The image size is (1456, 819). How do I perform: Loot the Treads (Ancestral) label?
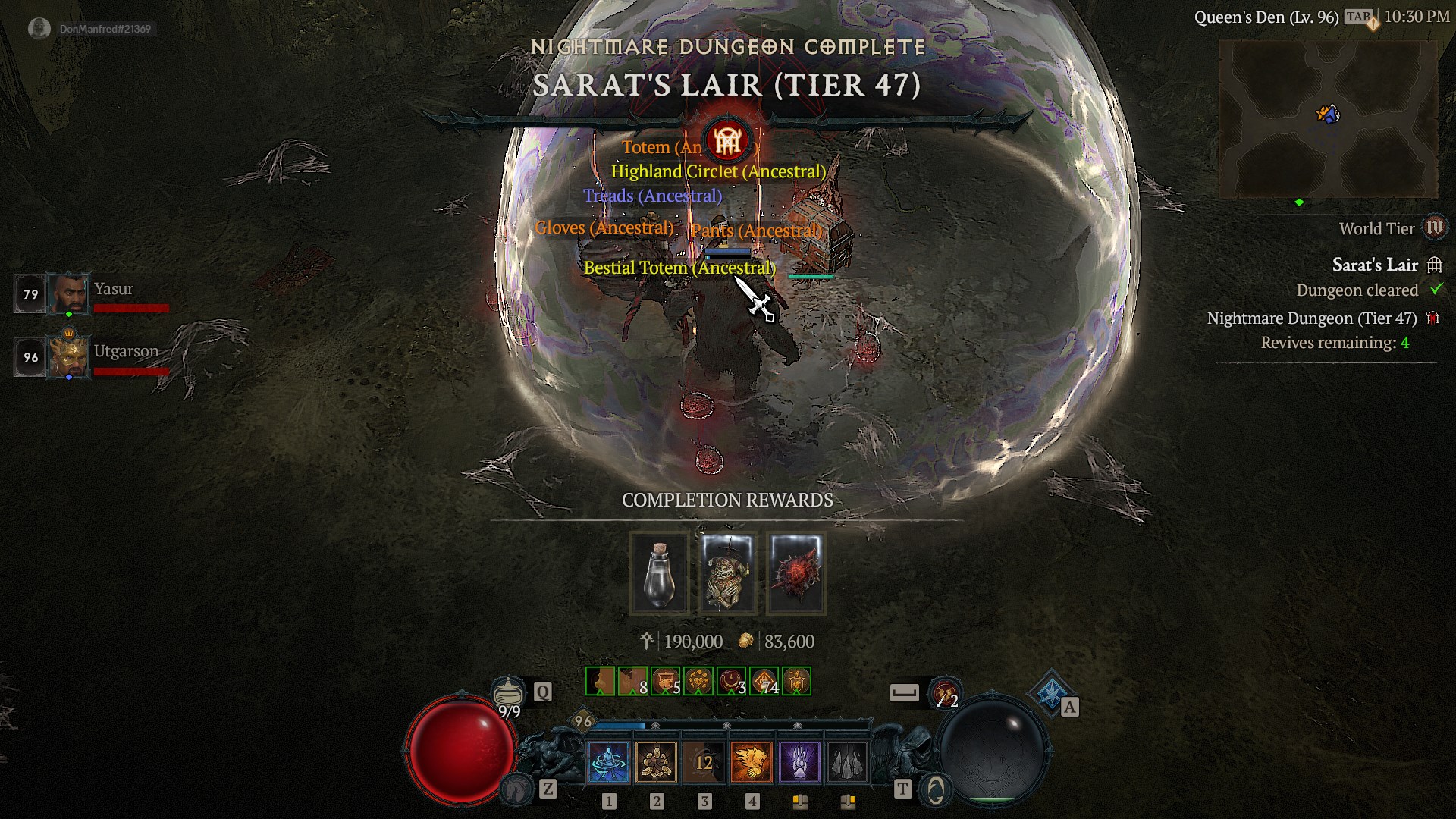652,196
